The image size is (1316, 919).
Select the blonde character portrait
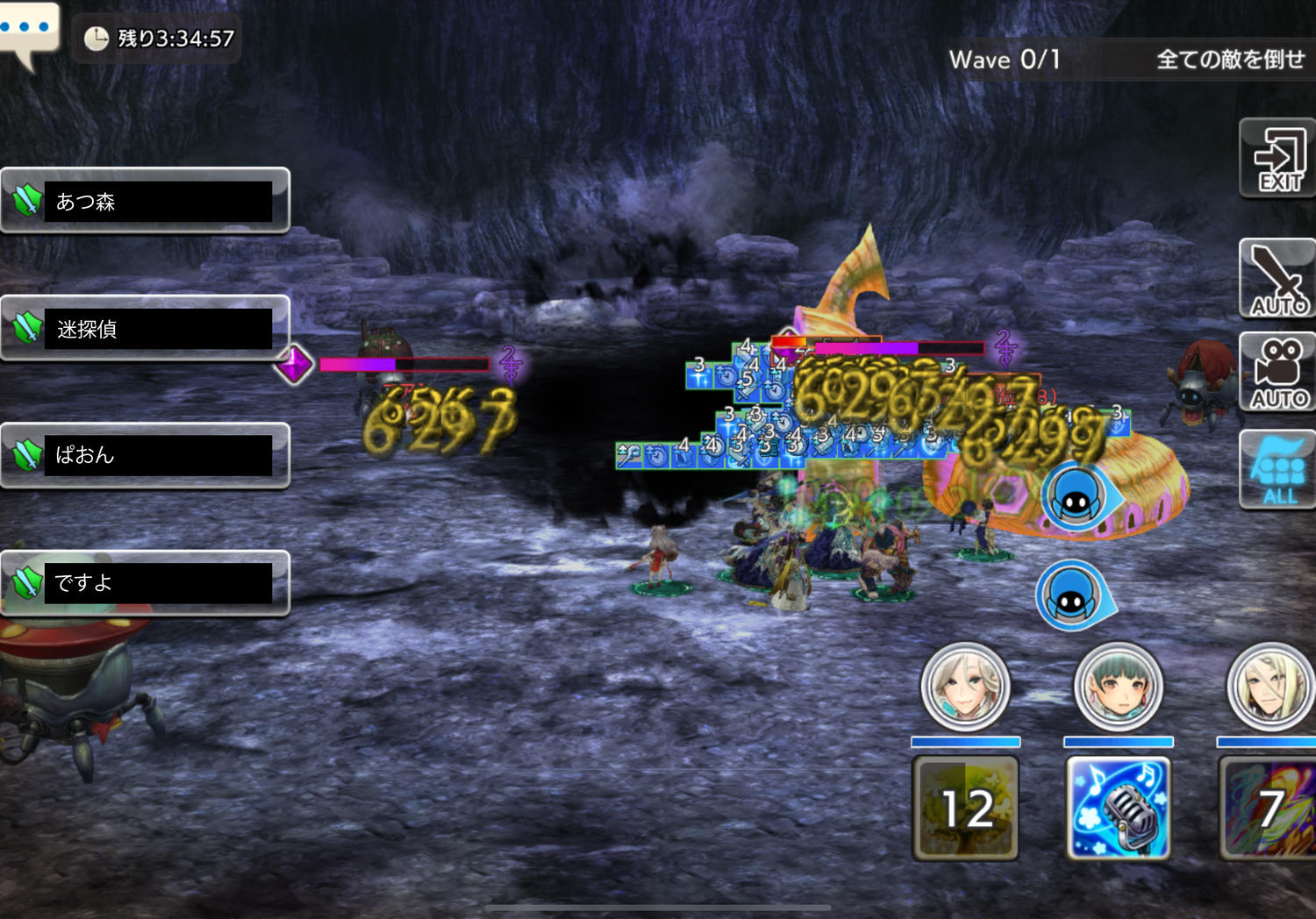(1270, 687)
